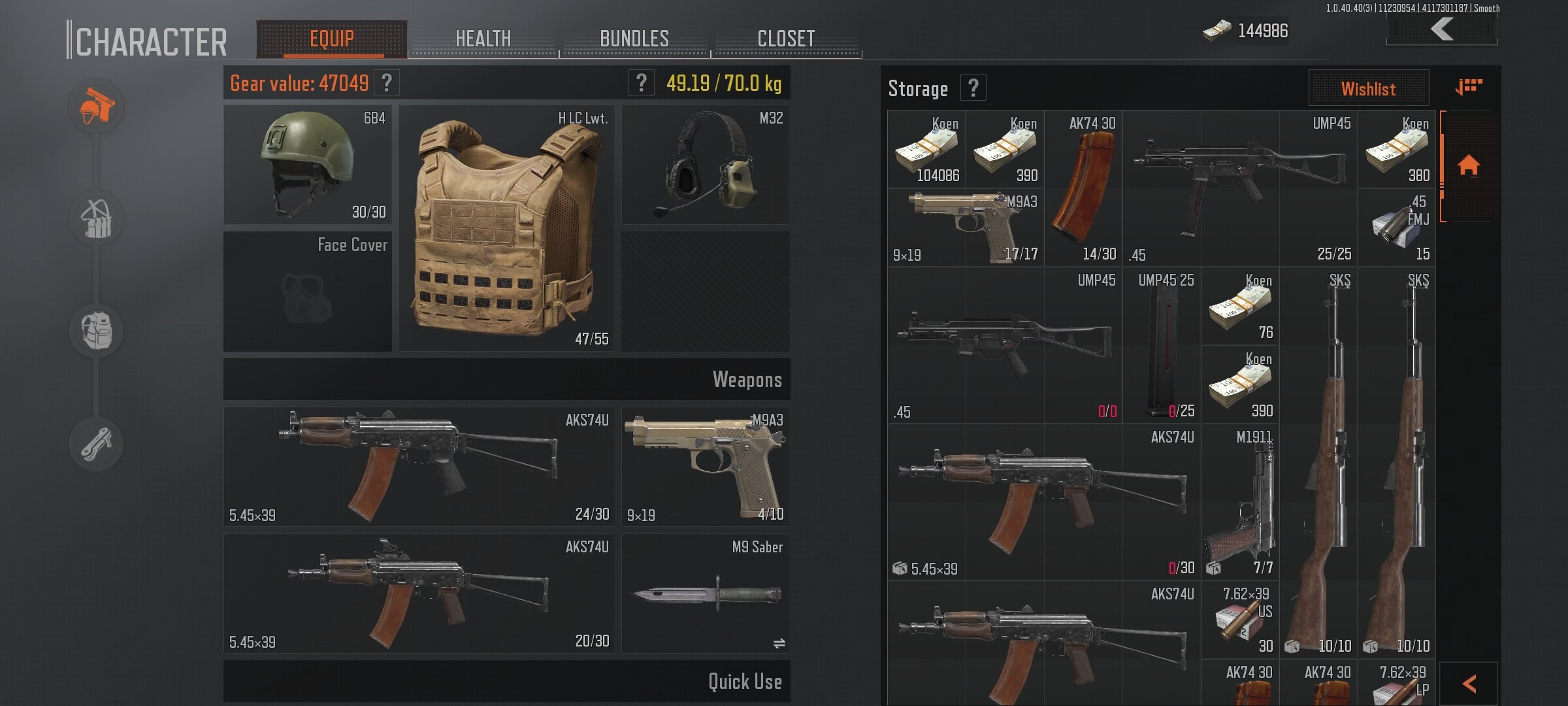The height and width of the screenshot is (706, 1568).
Task: Open the Wishlist
Action: click(x=1368, y=88)
